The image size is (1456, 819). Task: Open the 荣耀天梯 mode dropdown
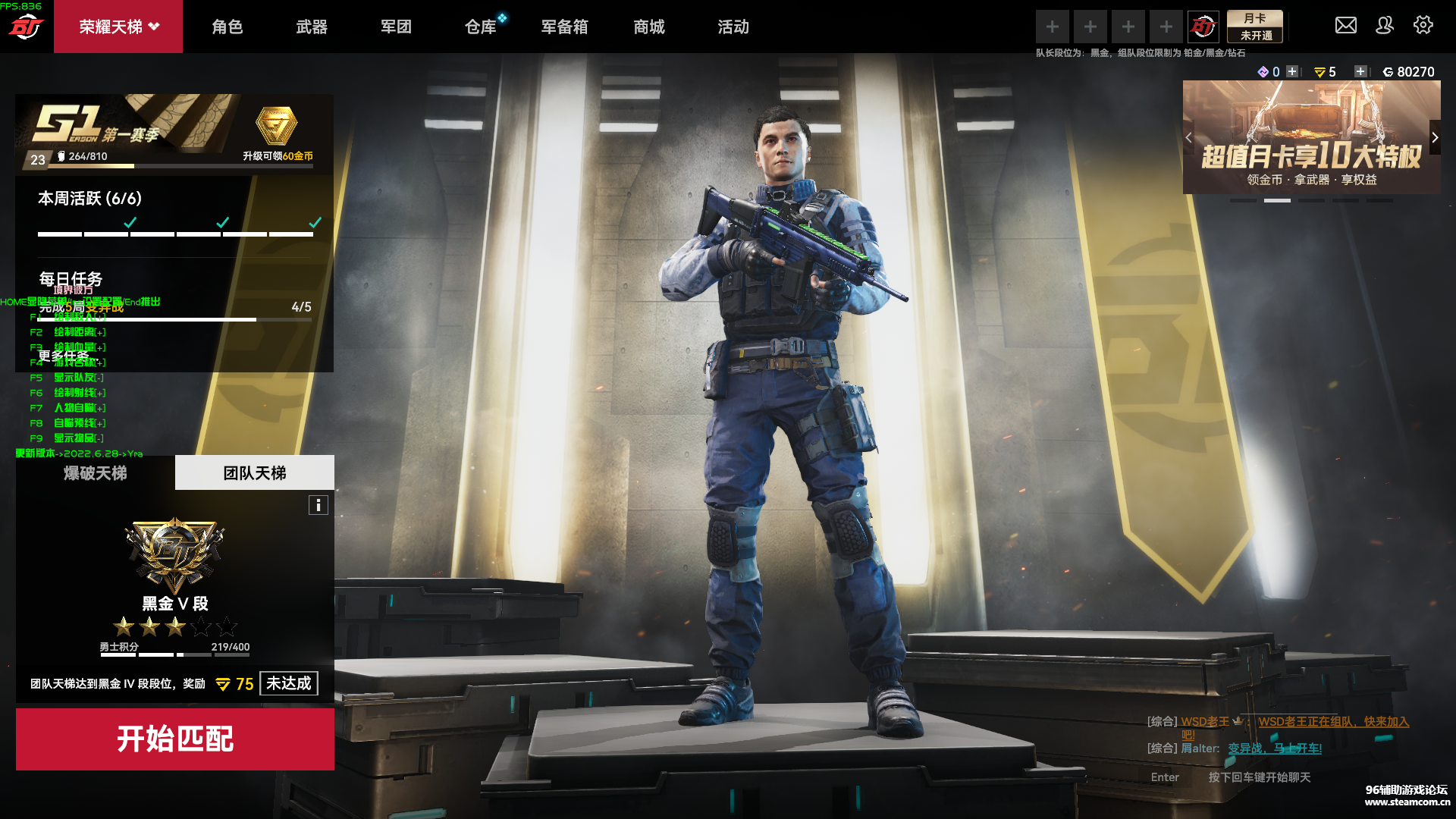click(x=118, y=27)
